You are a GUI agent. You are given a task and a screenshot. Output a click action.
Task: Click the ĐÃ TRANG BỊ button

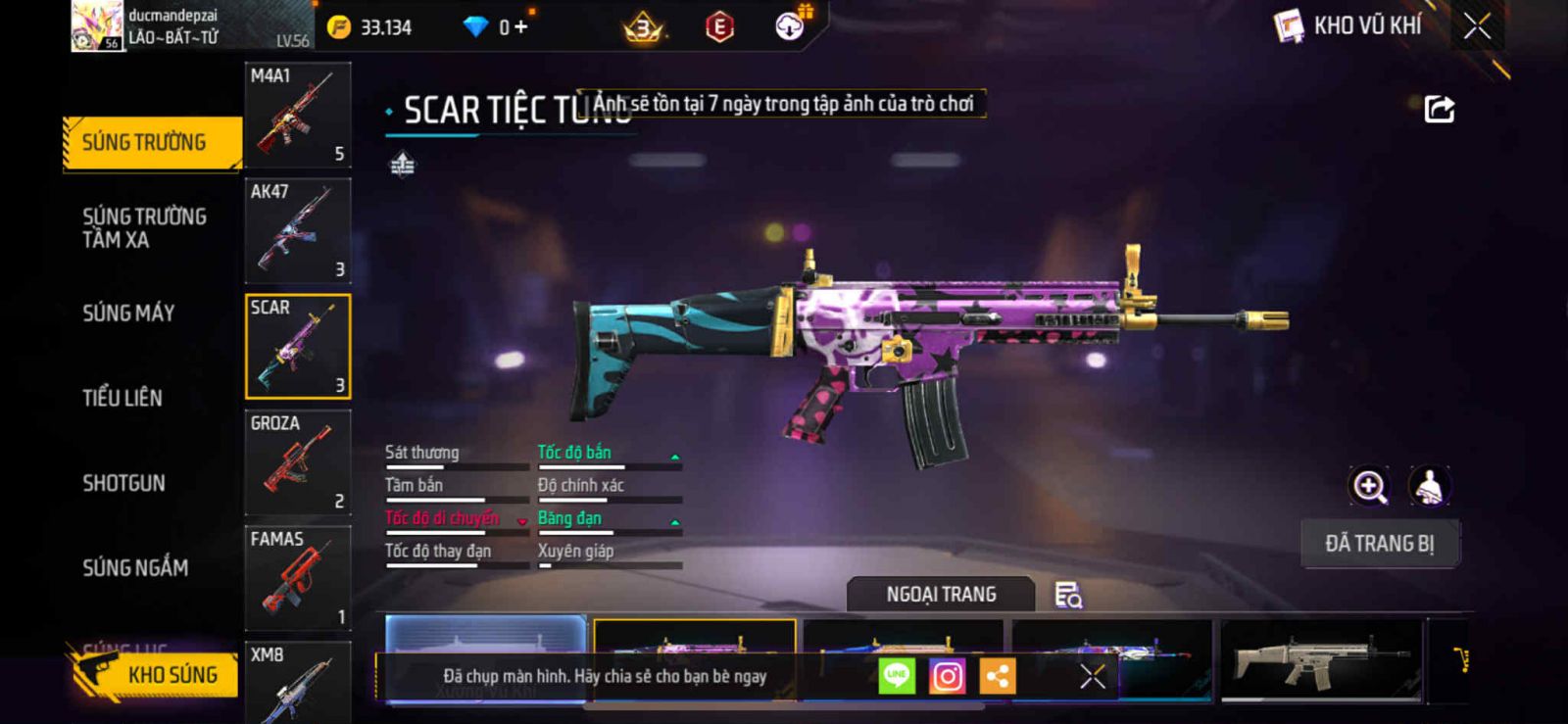[1380, 544]
